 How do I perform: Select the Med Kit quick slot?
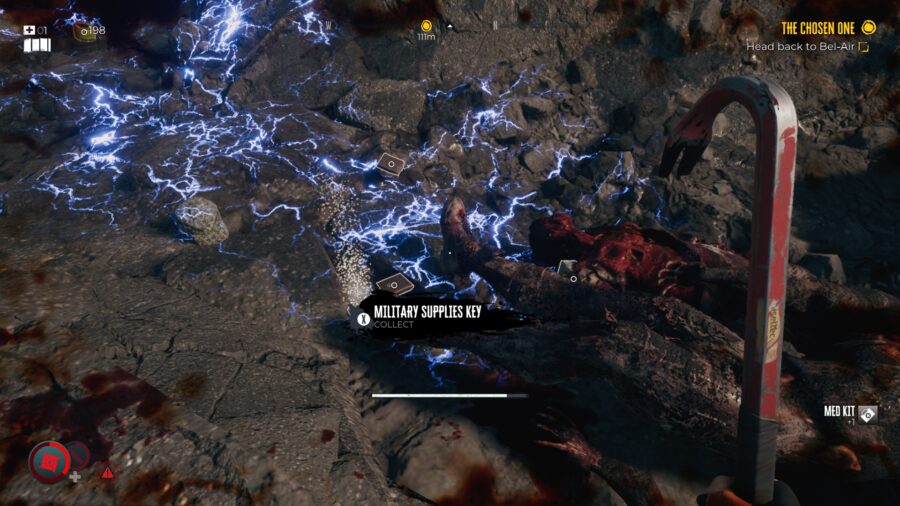pyautogui.click(x=866, y=412)
